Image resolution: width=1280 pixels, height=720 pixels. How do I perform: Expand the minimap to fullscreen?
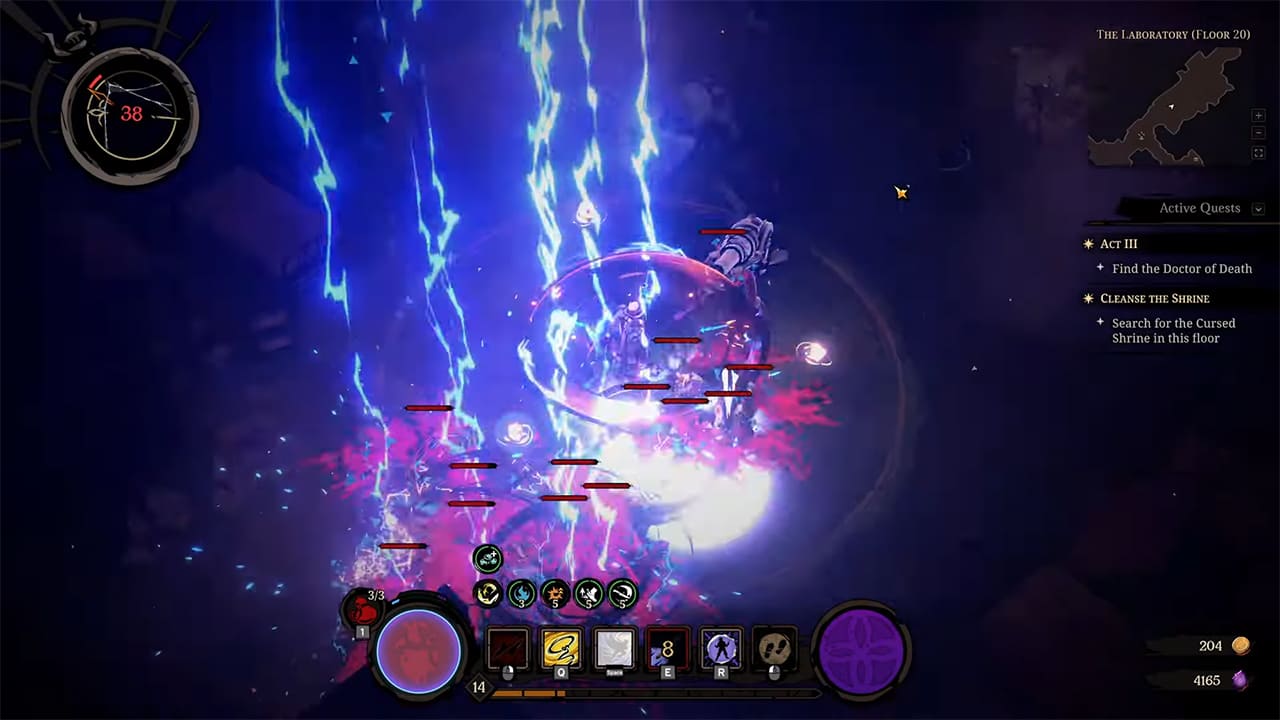pyautogui.click(x=1258, y=153)
